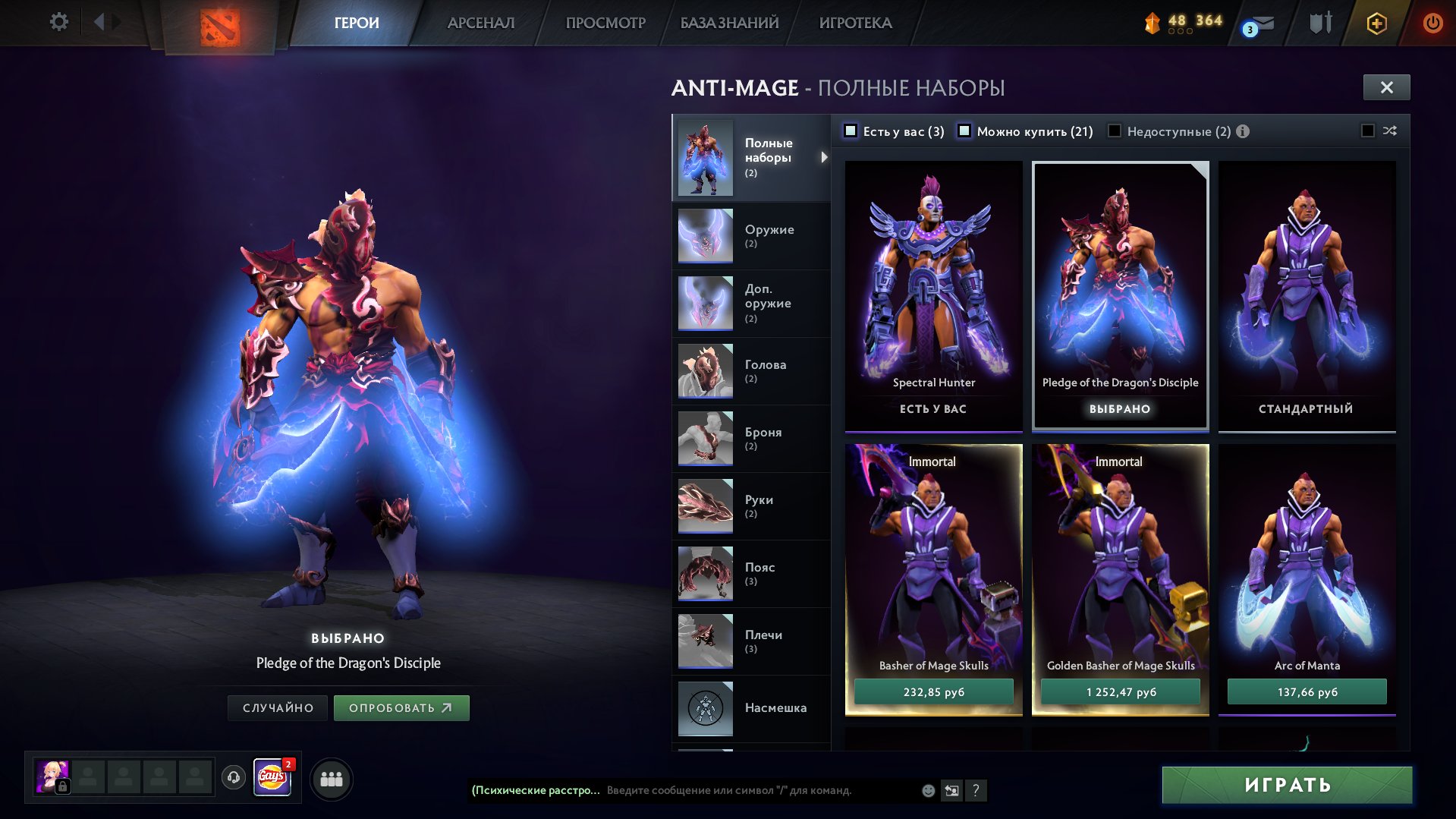Screen dimensions: 1456x819
Task: Buy Basher of Mage Skulls for 232,85 руб
Action: pos(933,691)
